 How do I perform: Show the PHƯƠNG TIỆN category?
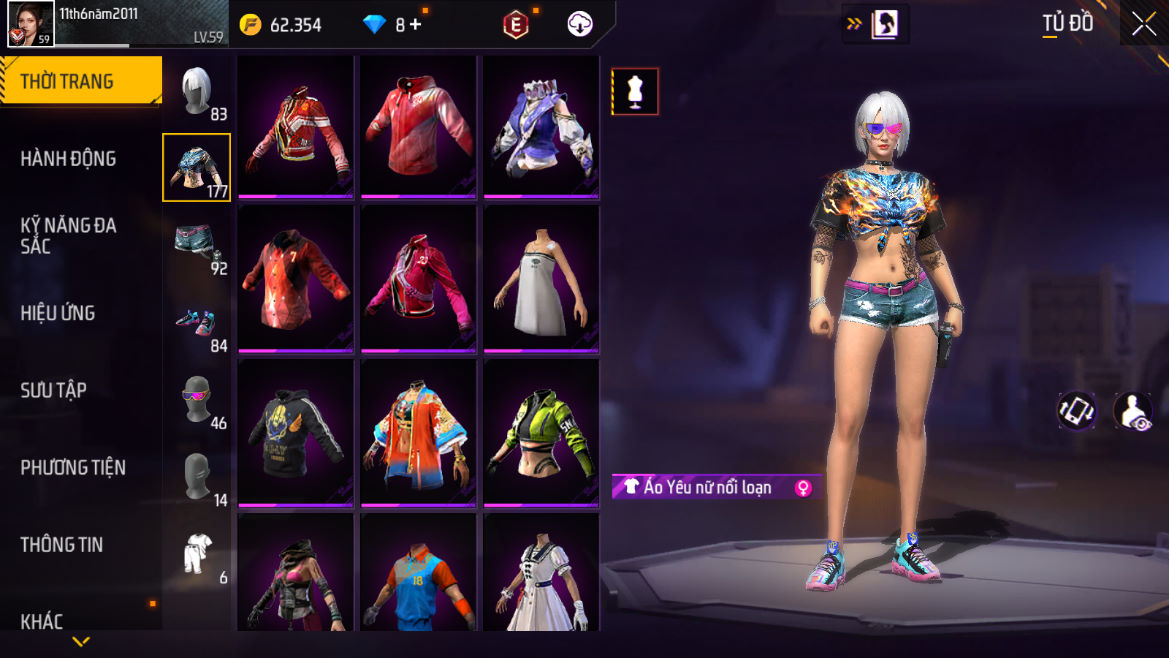pyautogui.click(x=73, y=467)
